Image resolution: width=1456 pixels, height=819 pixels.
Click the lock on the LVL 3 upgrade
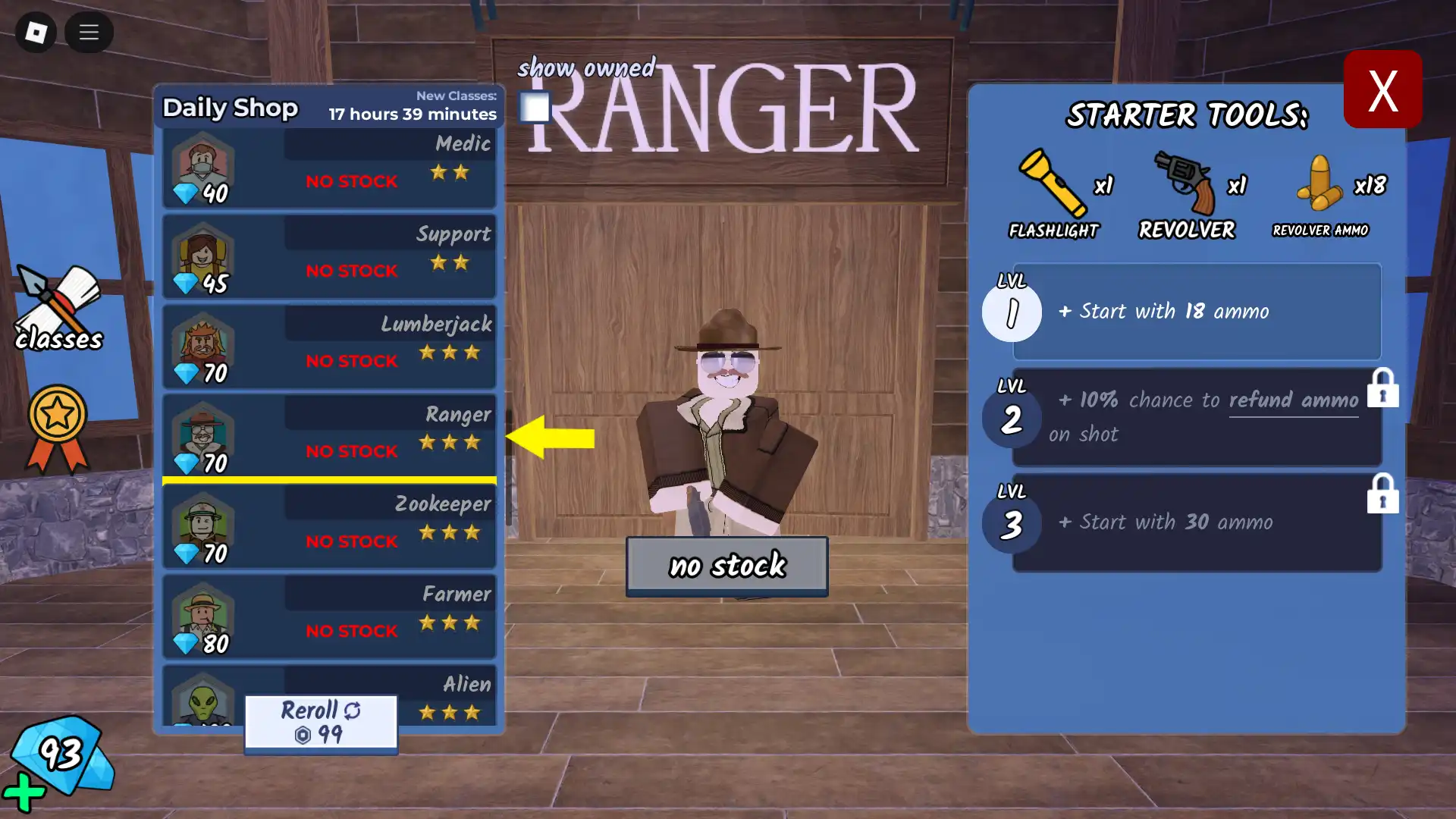click(1383, 494)
